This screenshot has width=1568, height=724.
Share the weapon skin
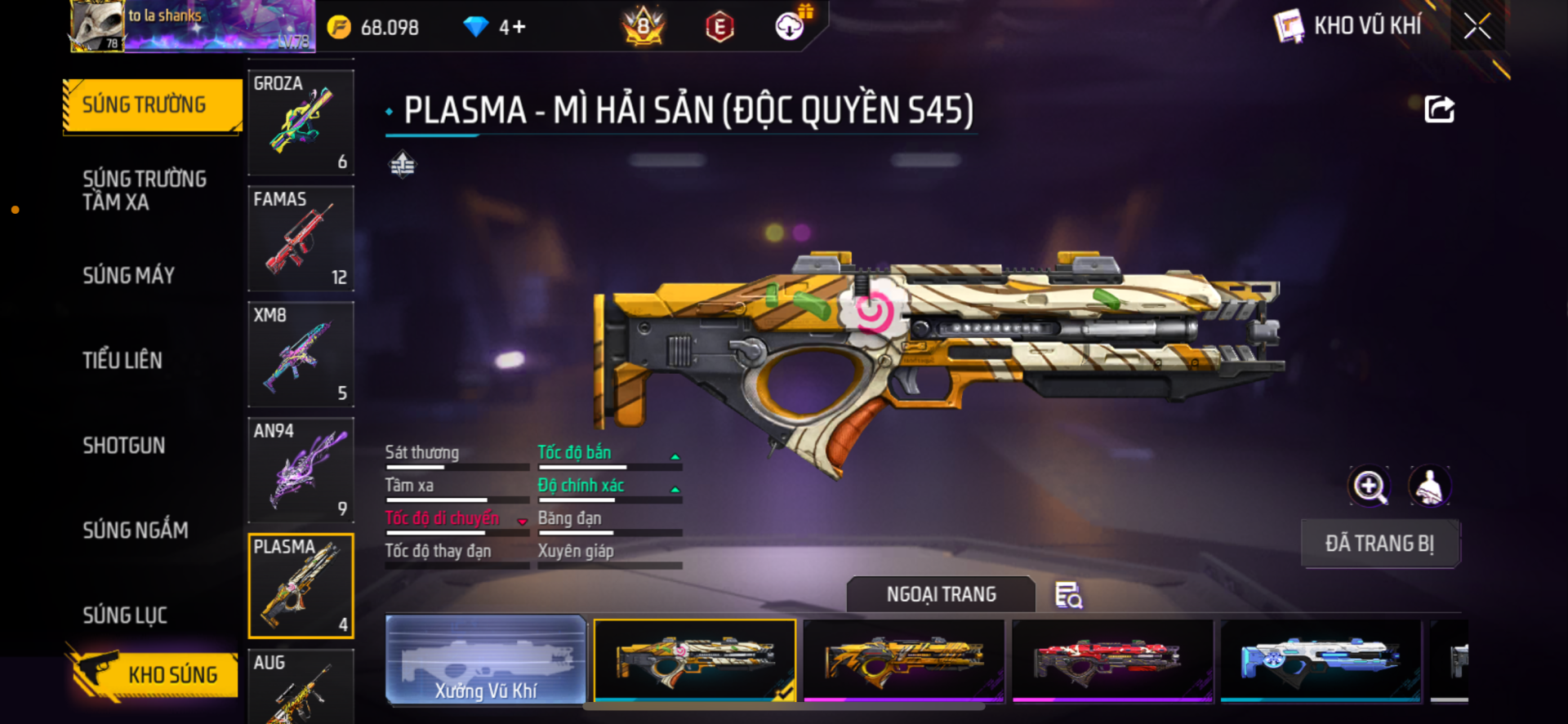coord(1439,109)
